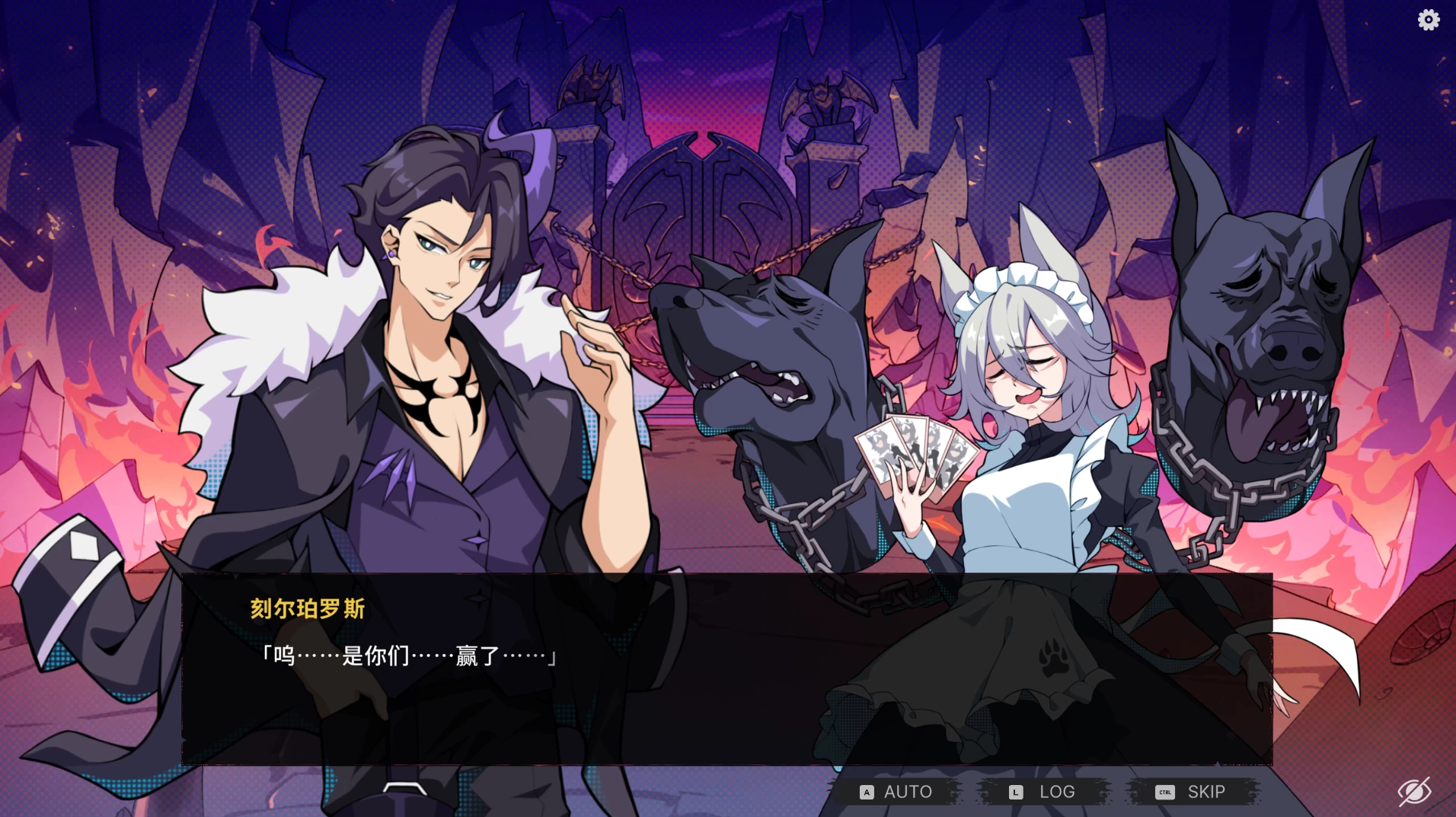Screen dimensions: 1456x817
Task: Open the LOG dialogue history
Action: 1057,791
